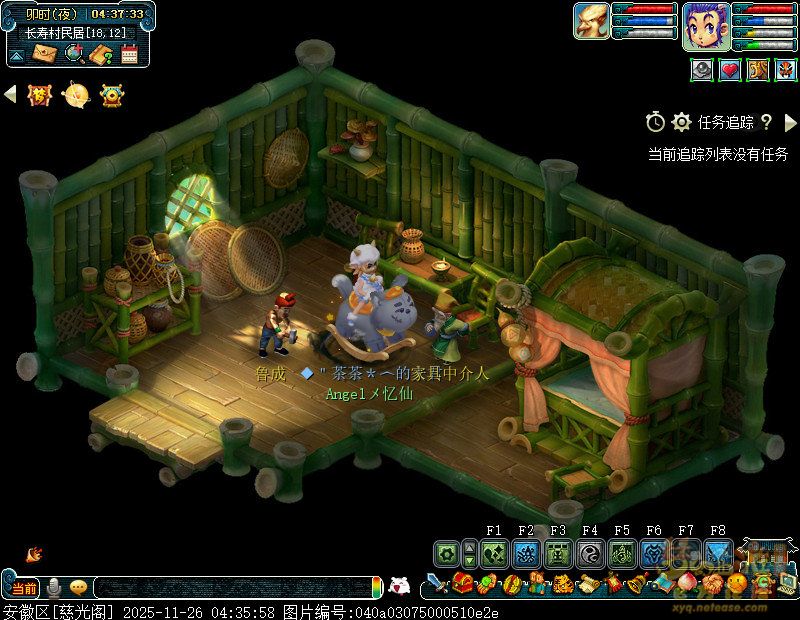
Task: Open the guide book with question mark
Action: point(100,54)
